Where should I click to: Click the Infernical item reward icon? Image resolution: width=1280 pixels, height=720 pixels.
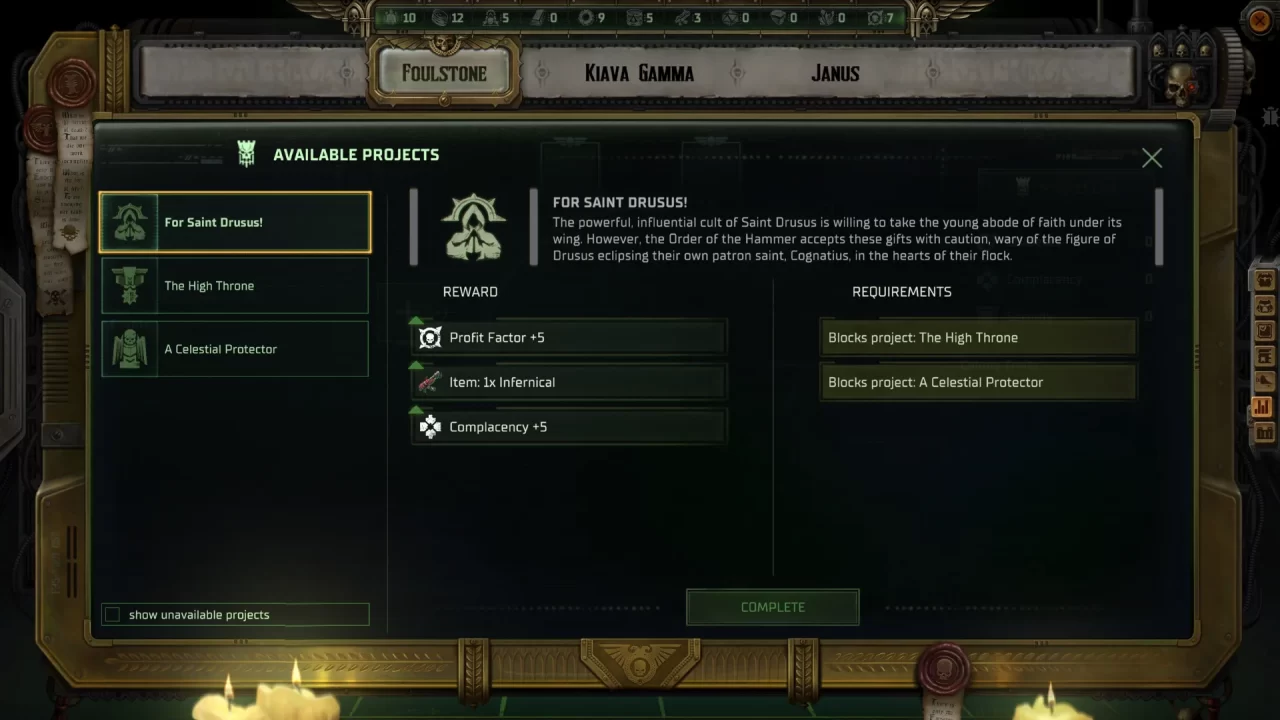pyautogui.click(x=429, y=382)
